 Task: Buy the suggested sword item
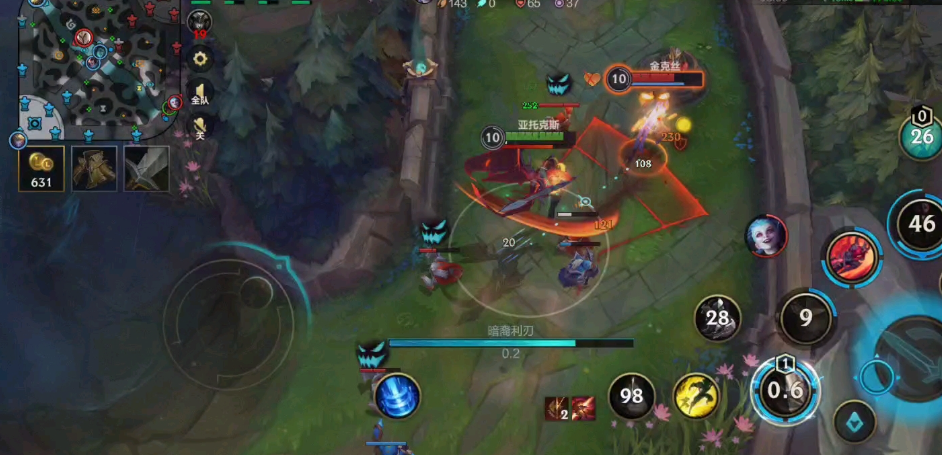[146, 168]
